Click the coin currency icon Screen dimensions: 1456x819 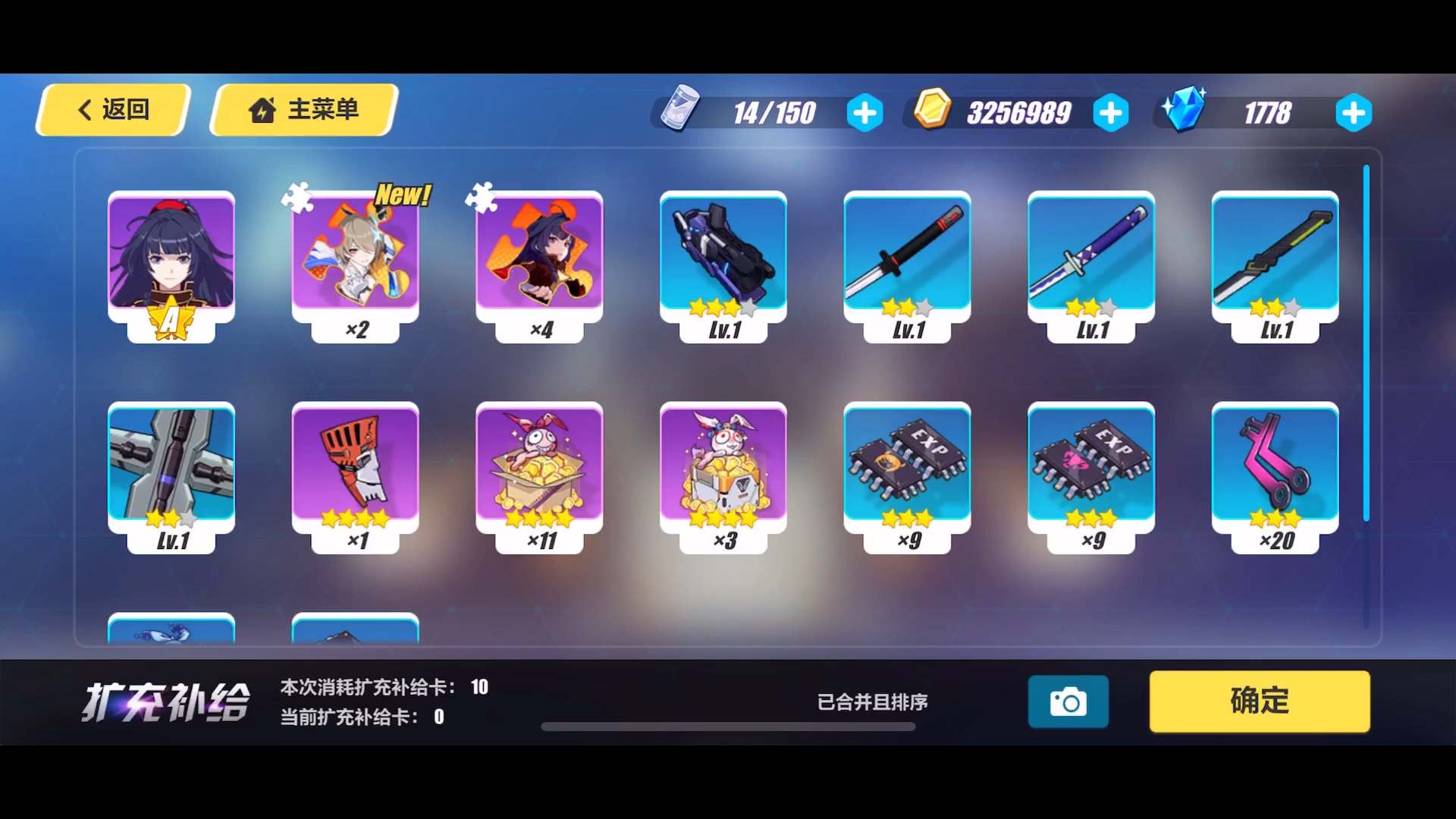tap(932, 111)
